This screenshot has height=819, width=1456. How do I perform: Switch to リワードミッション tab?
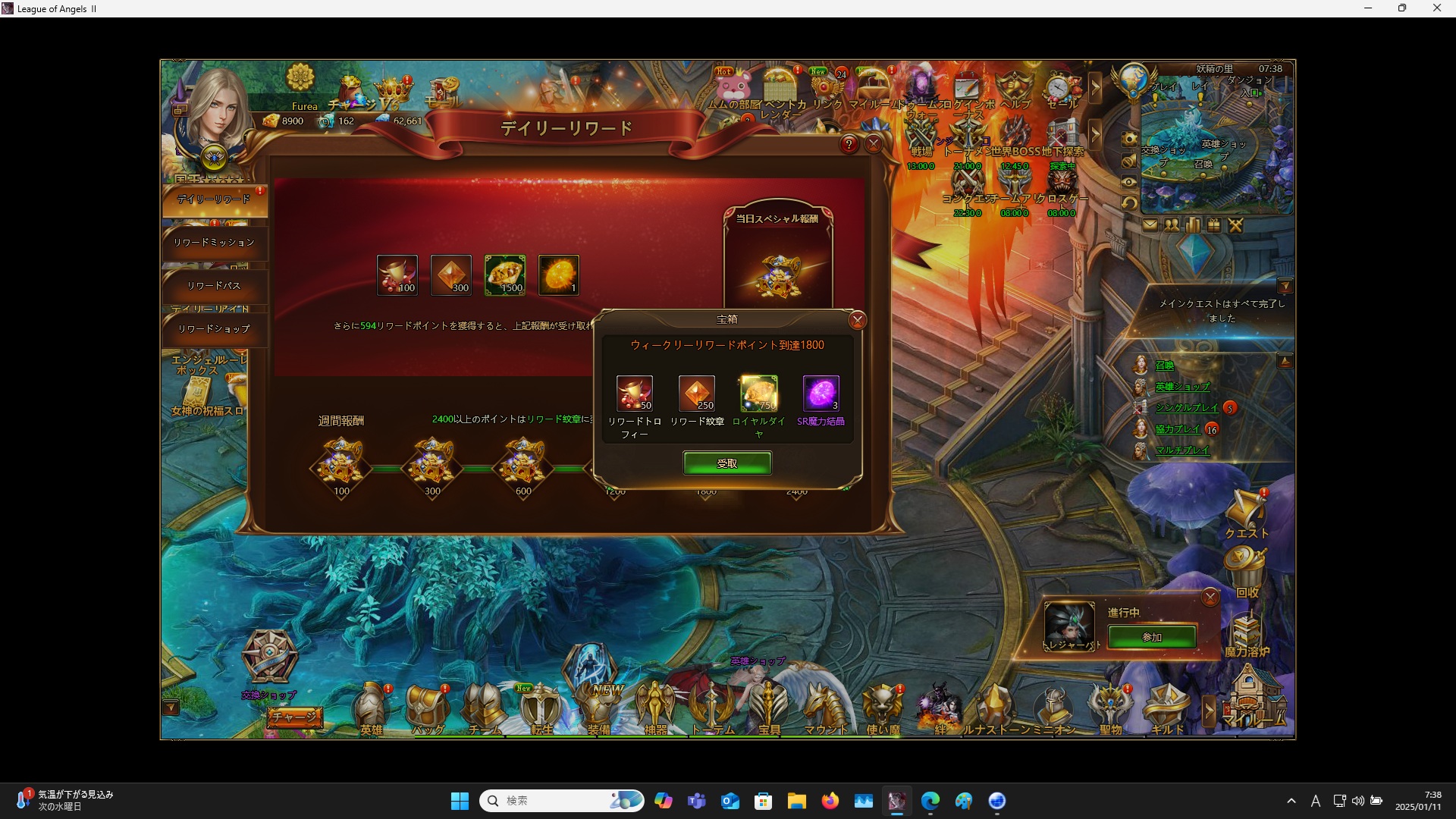coord(214,243)
